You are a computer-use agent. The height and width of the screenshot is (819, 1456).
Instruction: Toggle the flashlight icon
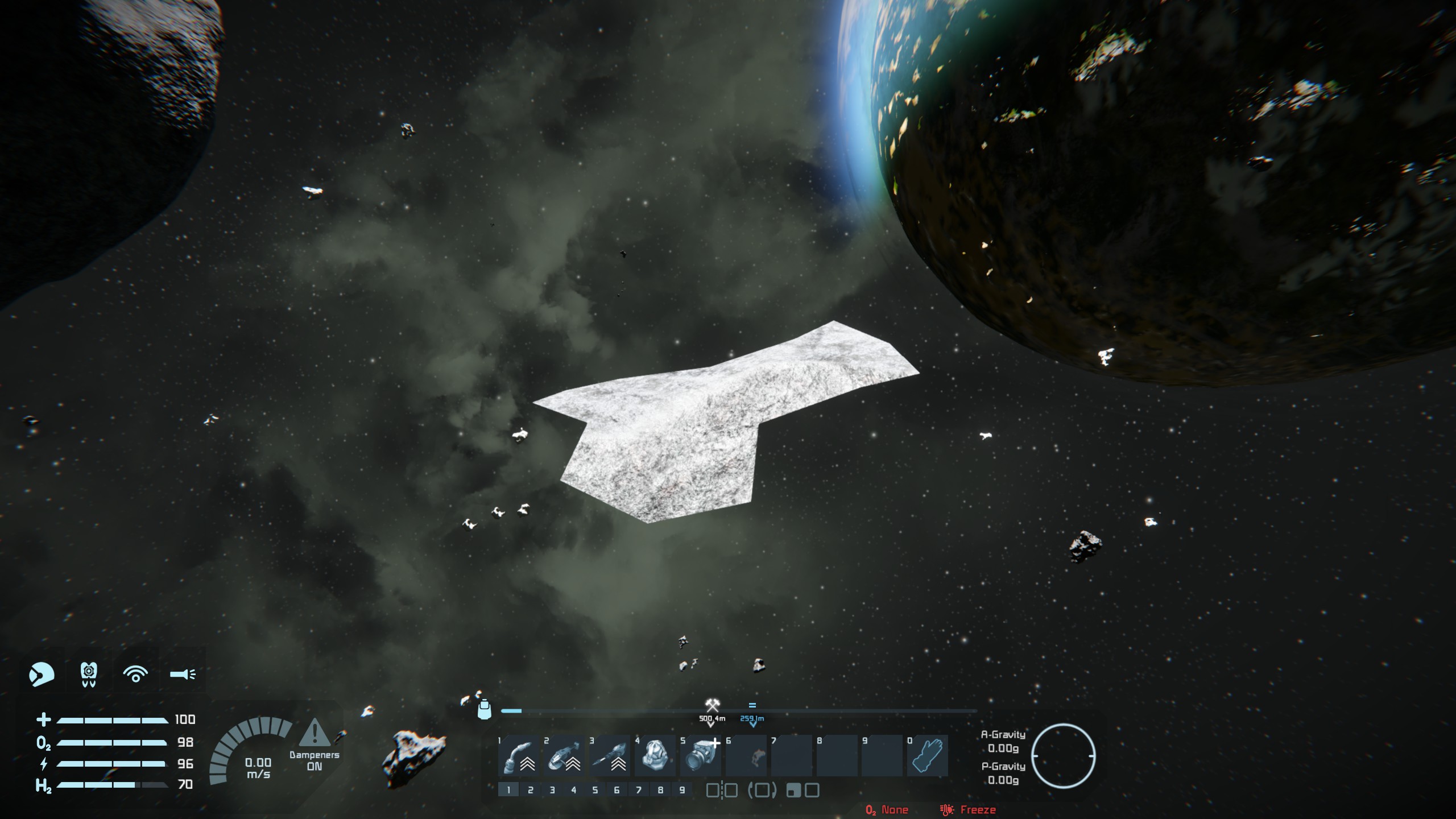(x=183, y=675)
